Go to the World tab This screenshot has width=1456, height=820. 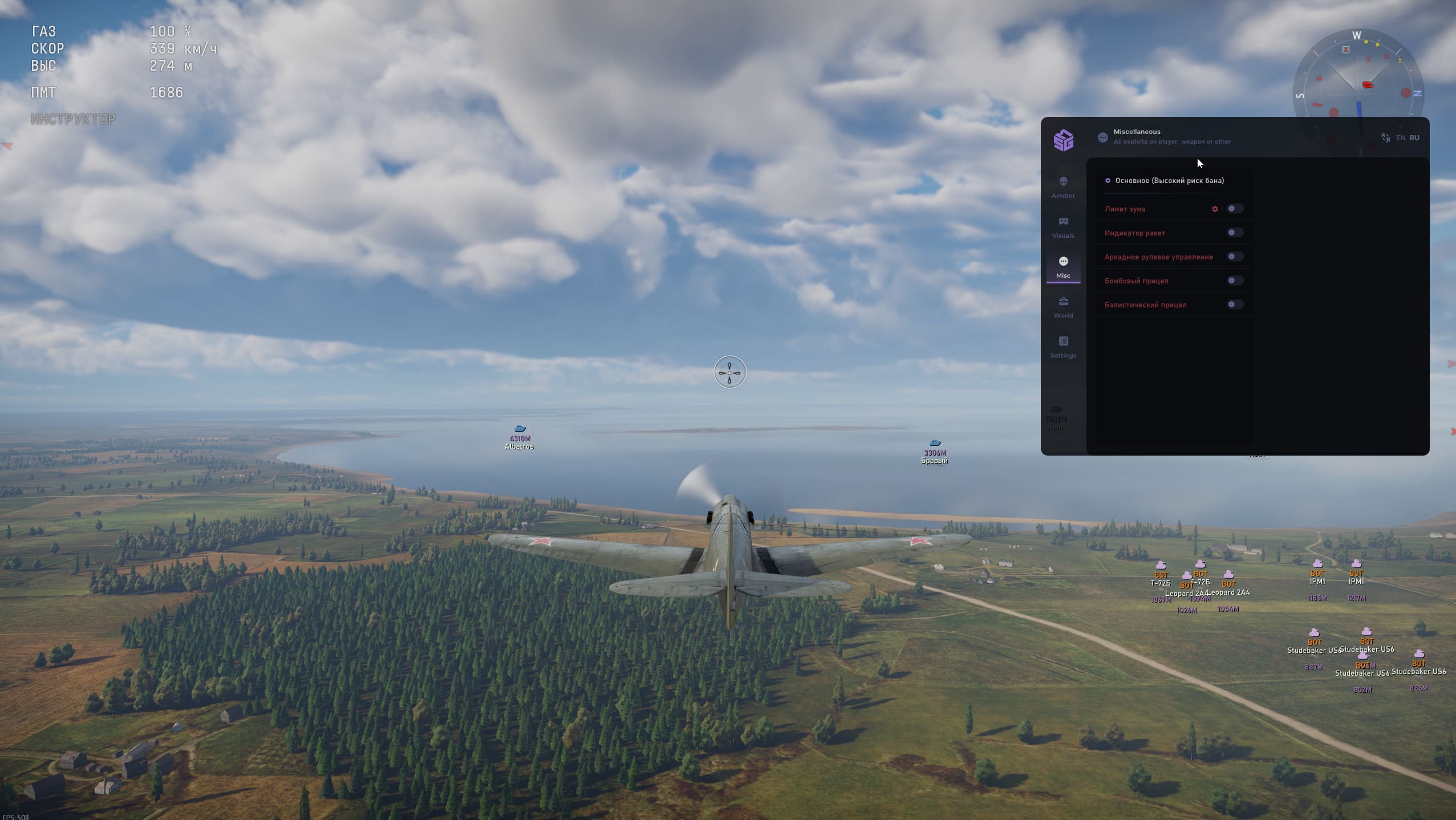1063,307
